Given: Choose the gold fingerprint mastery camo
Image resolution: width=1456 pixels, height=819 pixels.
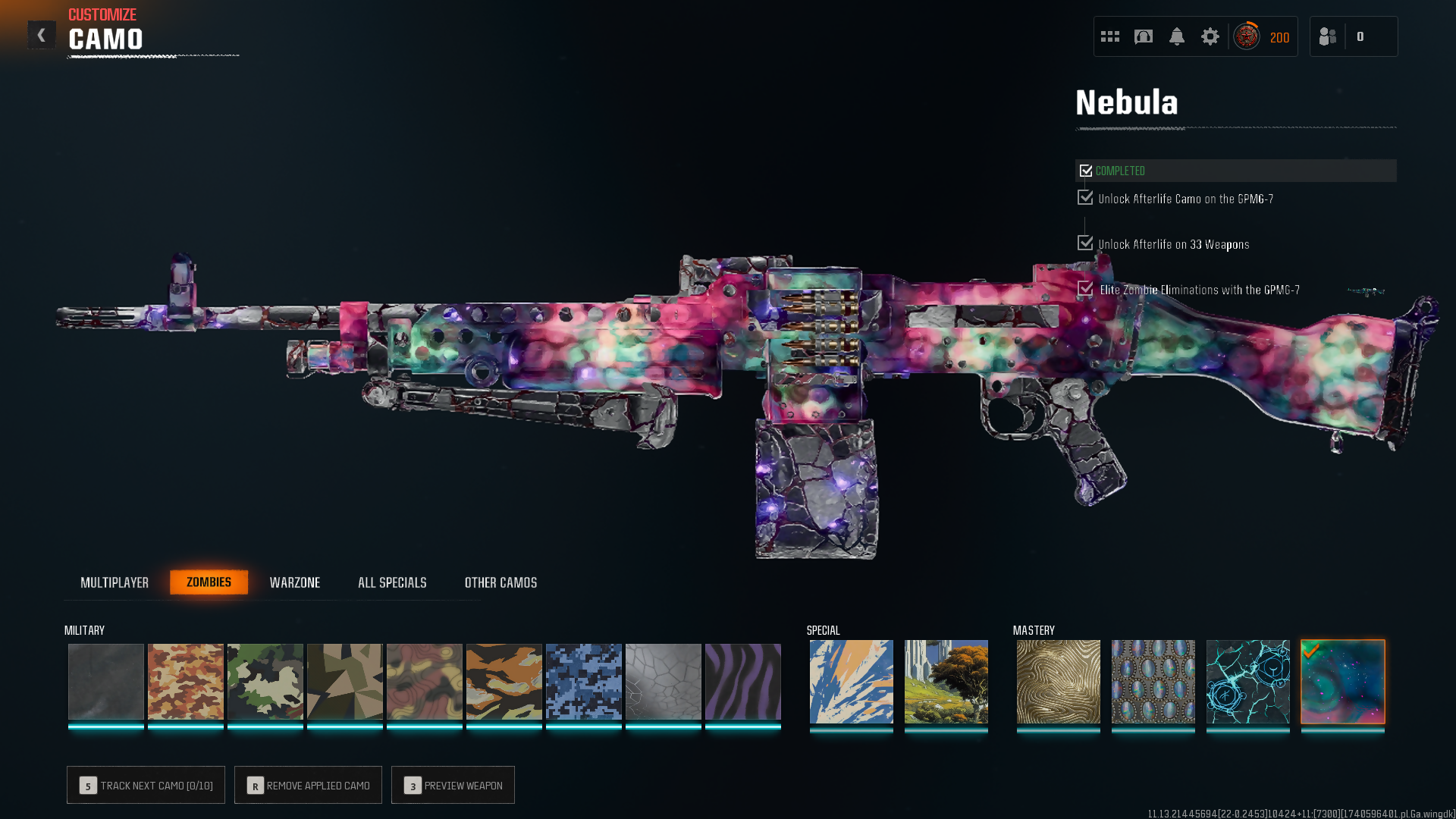Looking at the screenshot, I should click(x=1059, y=681).
